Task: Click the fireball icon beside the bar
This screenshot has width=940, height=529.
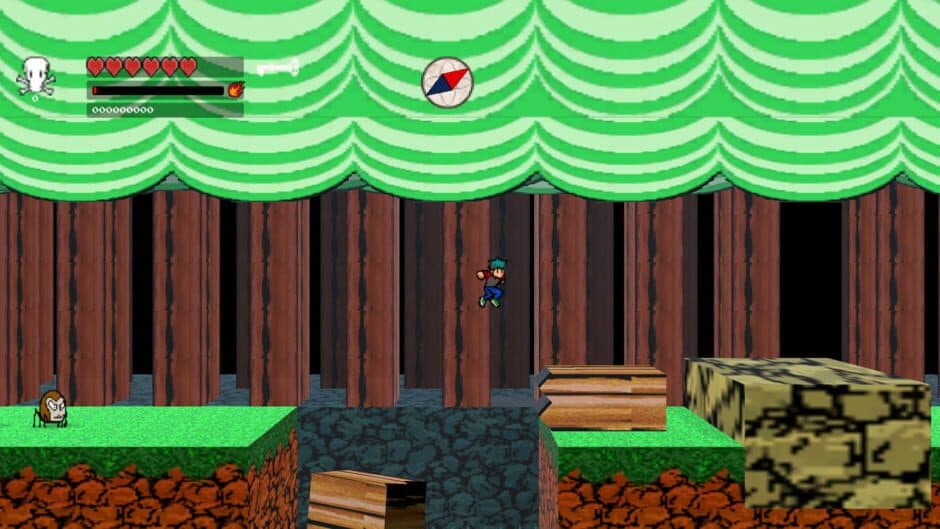Action: (x=235, y=90)
